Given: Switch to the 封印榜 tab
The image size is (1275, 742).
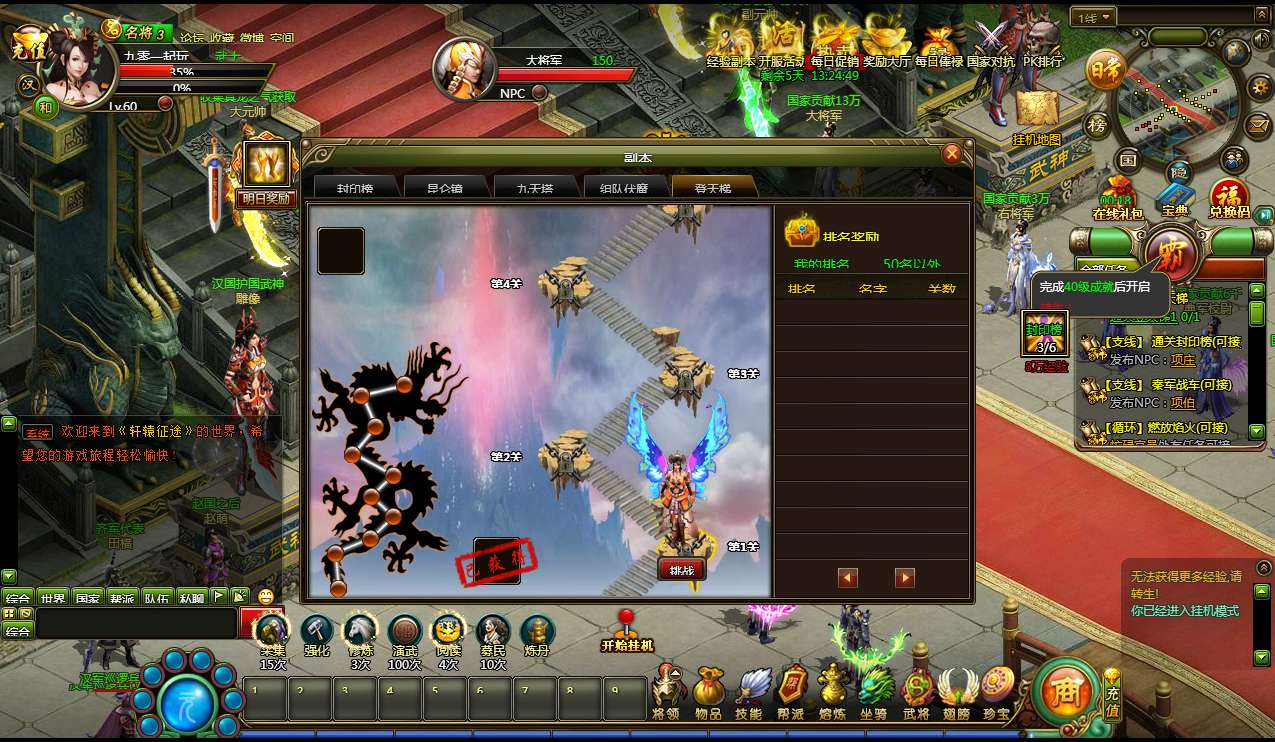Looking at the screenshot, I should (x=355, y=188).
